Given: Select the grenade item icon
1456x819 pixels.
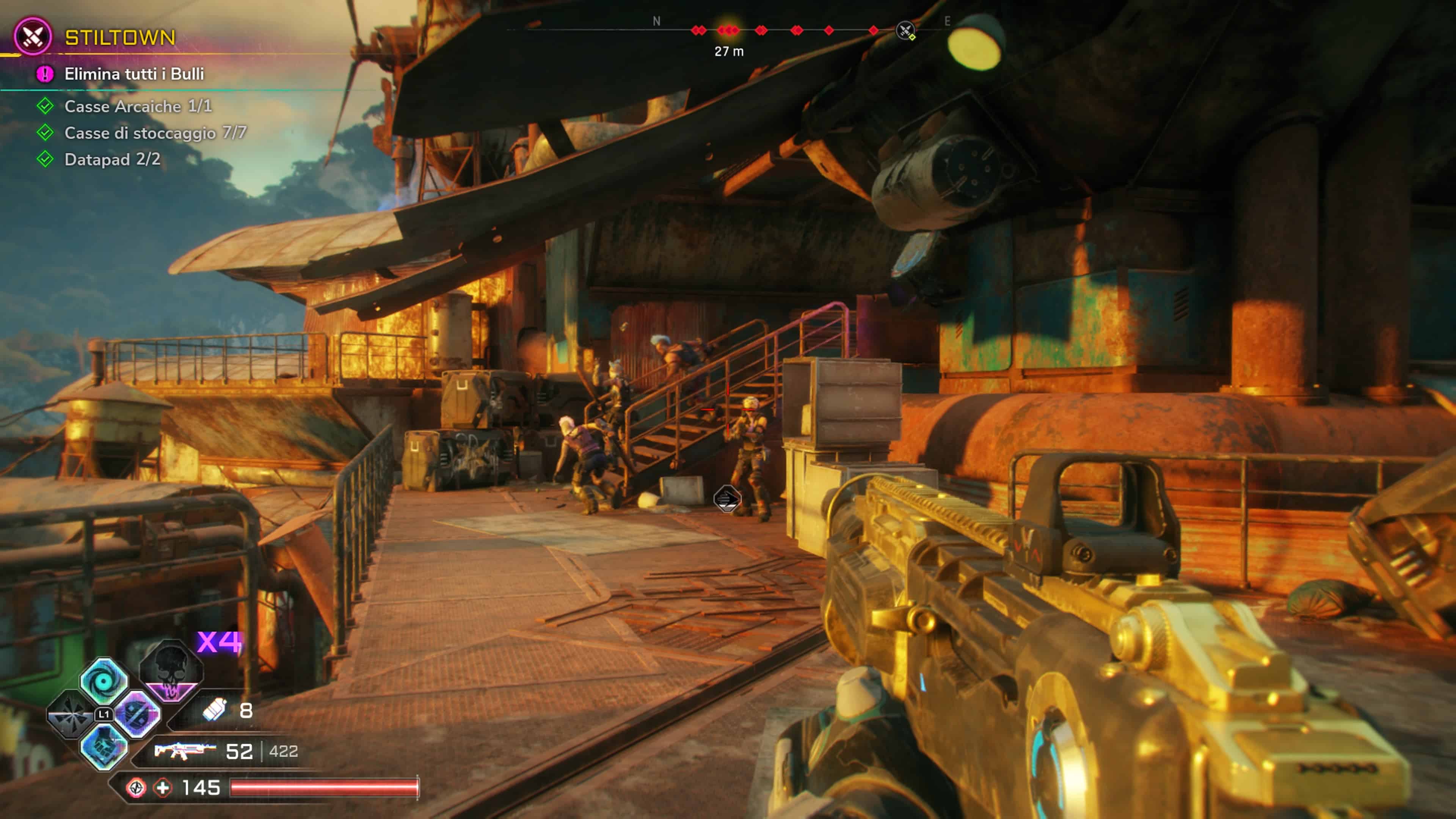Looking at the screenshot, I should 215,710.
